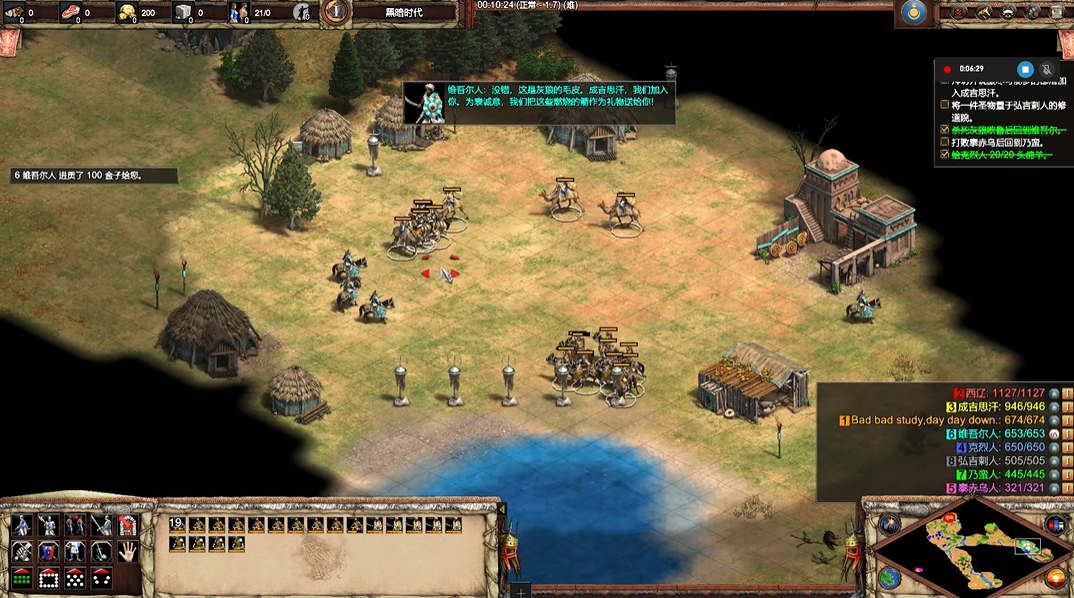Choose the hollow box formation
Image resolution: width=1074 pixels, height=598 pixels.
tap(48, 577)
